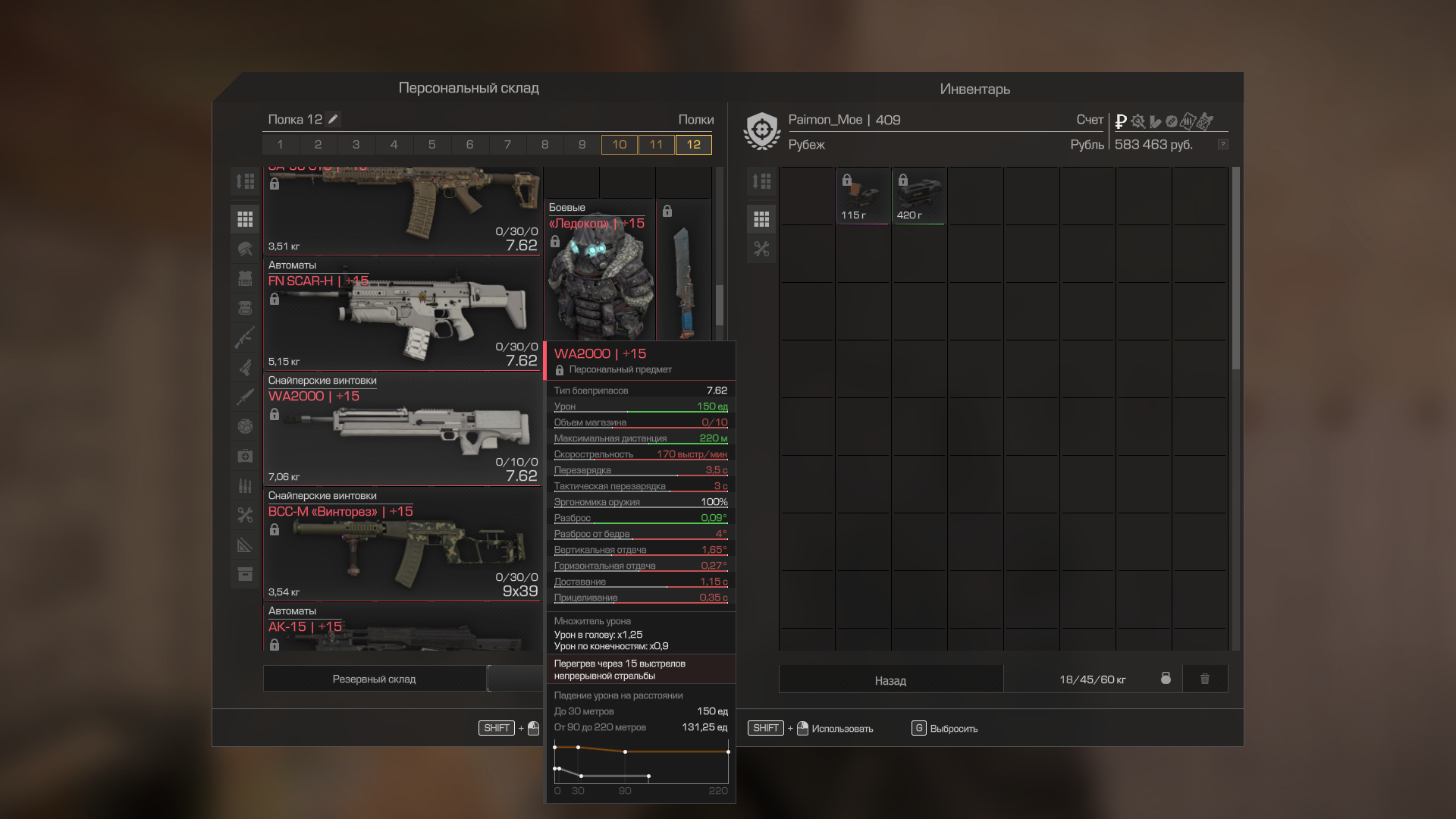Viewport: 1456px width, 819px height.
Task: Select the 115 г inventory item
Action: tap(862, 196)
